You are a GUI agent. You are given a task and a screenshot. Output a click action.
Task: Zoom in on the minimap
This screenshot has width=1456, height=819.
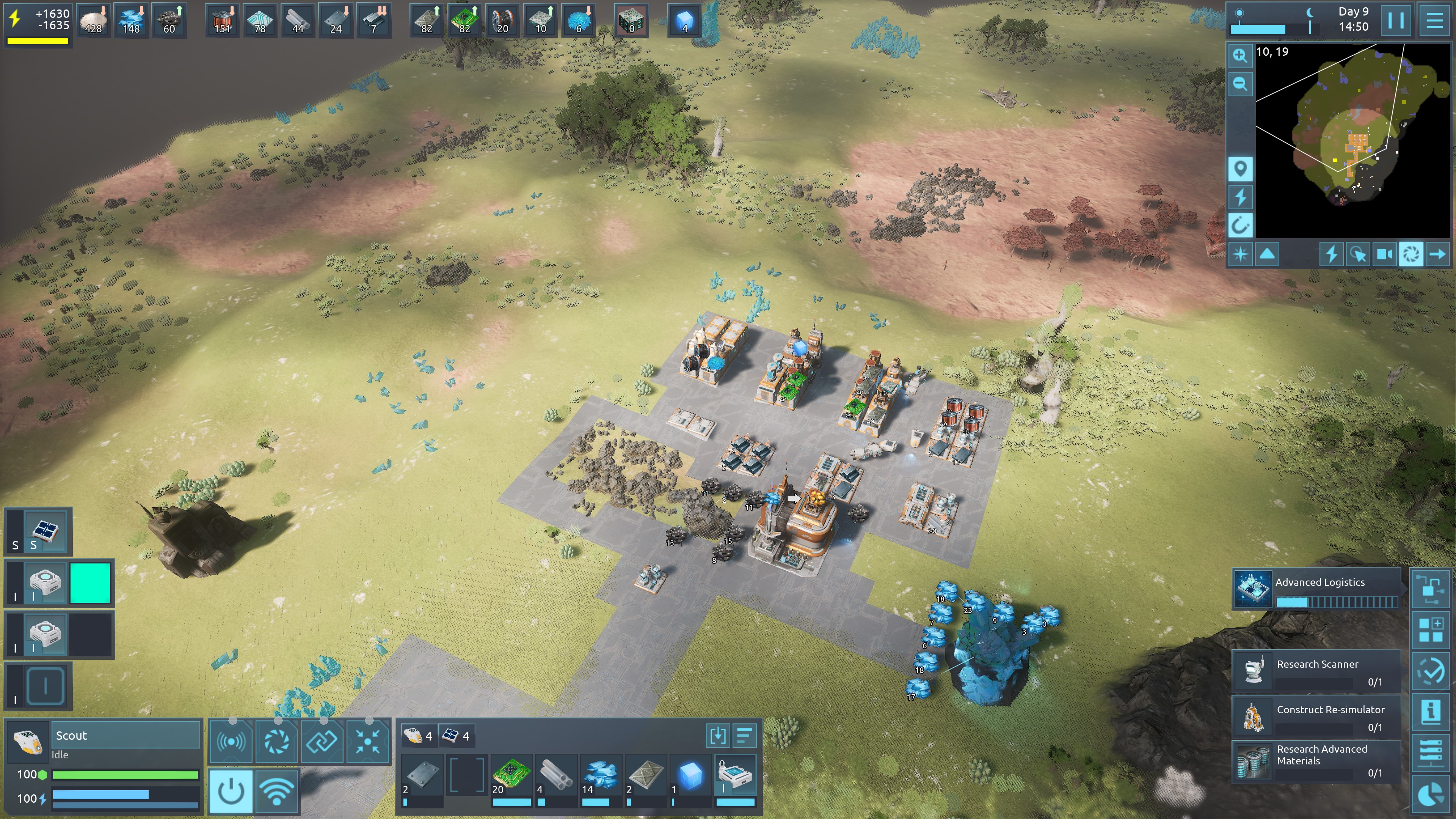pos(1240,55)
